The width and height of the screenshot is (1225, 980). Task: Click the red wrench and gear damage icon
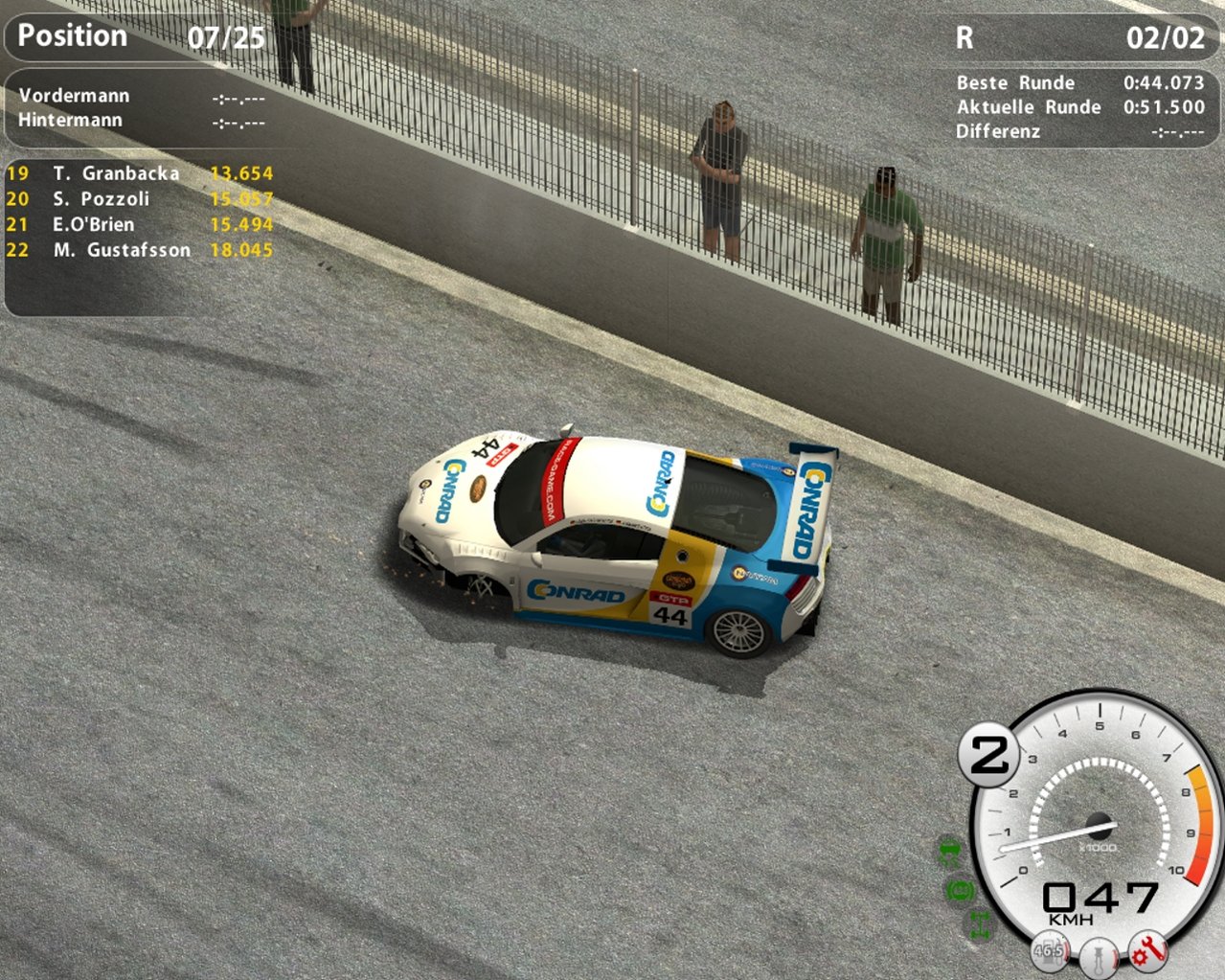click(x=1146, y=951)
